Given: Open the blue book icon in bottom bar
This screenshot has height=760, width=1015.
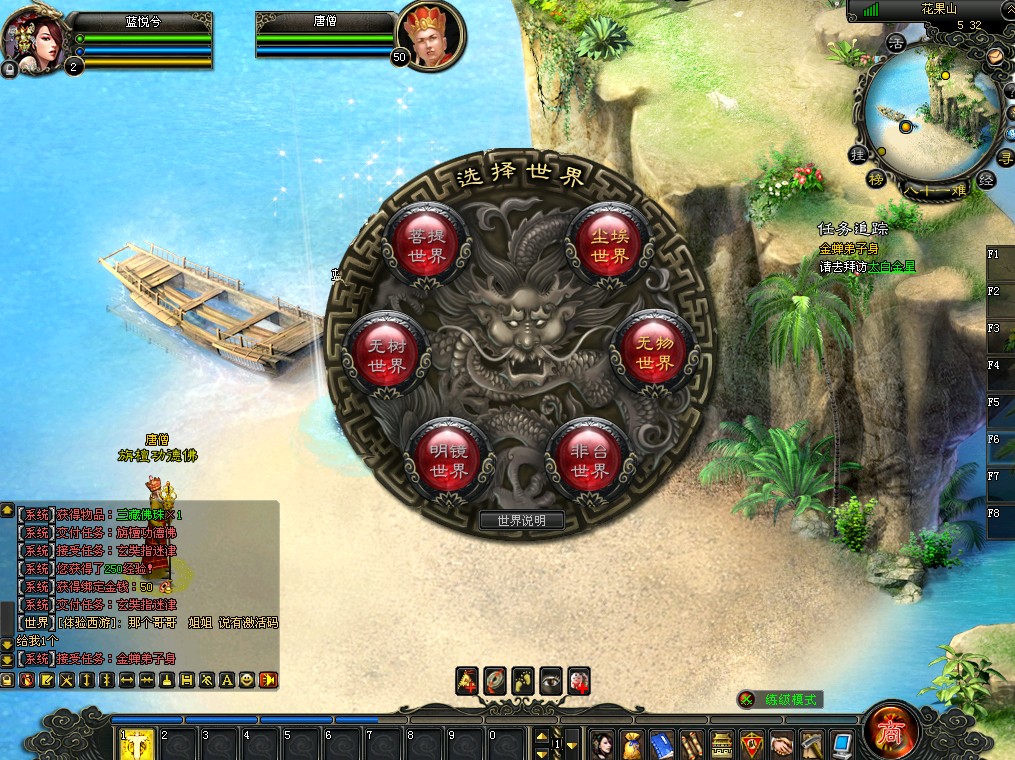Looking at the screenshot, I should pyautogui.click(x=661, y=744).
